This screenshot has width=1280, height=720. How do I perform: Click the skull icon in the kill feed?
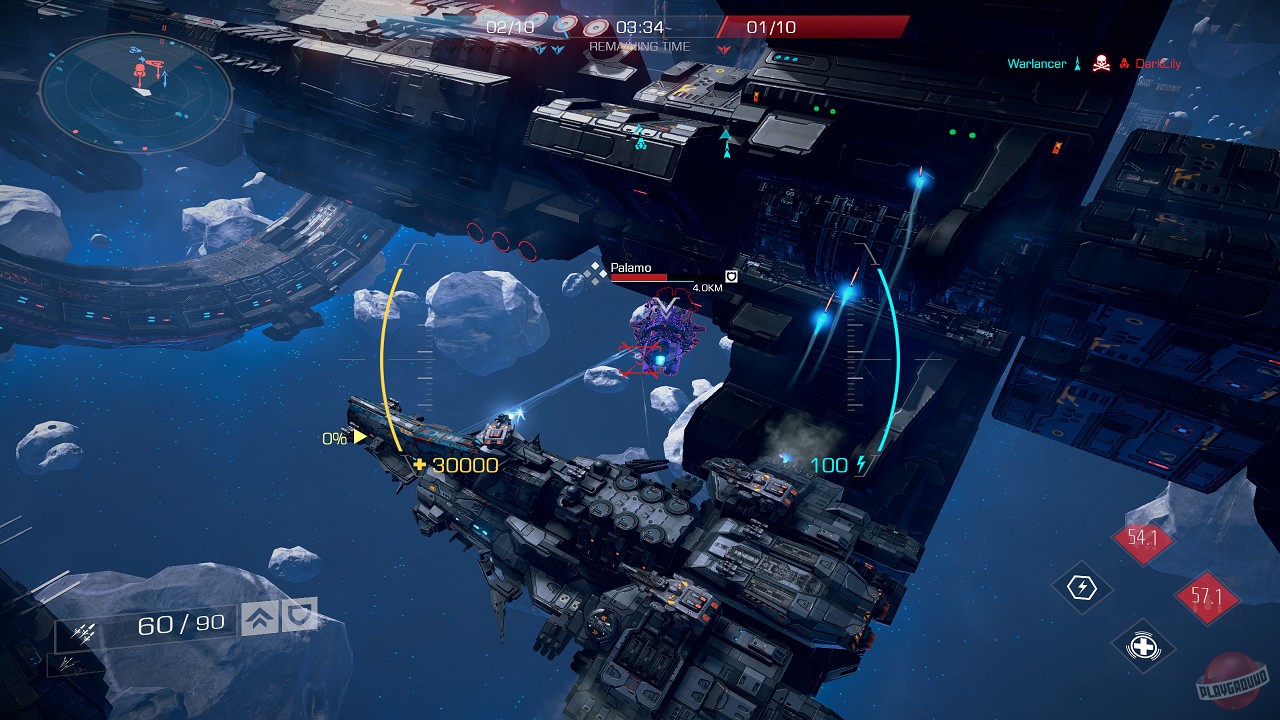pos(1102,63)
